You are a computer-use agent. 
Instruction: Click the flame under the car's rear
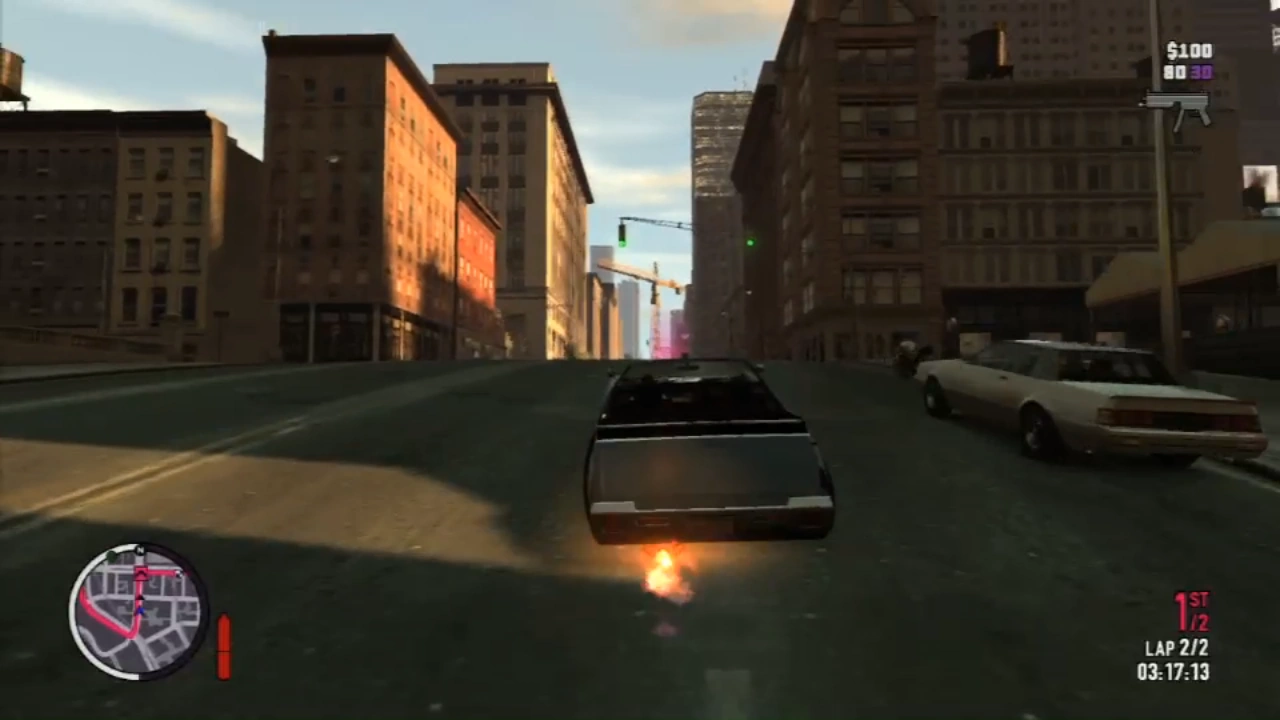coord(663,572)
